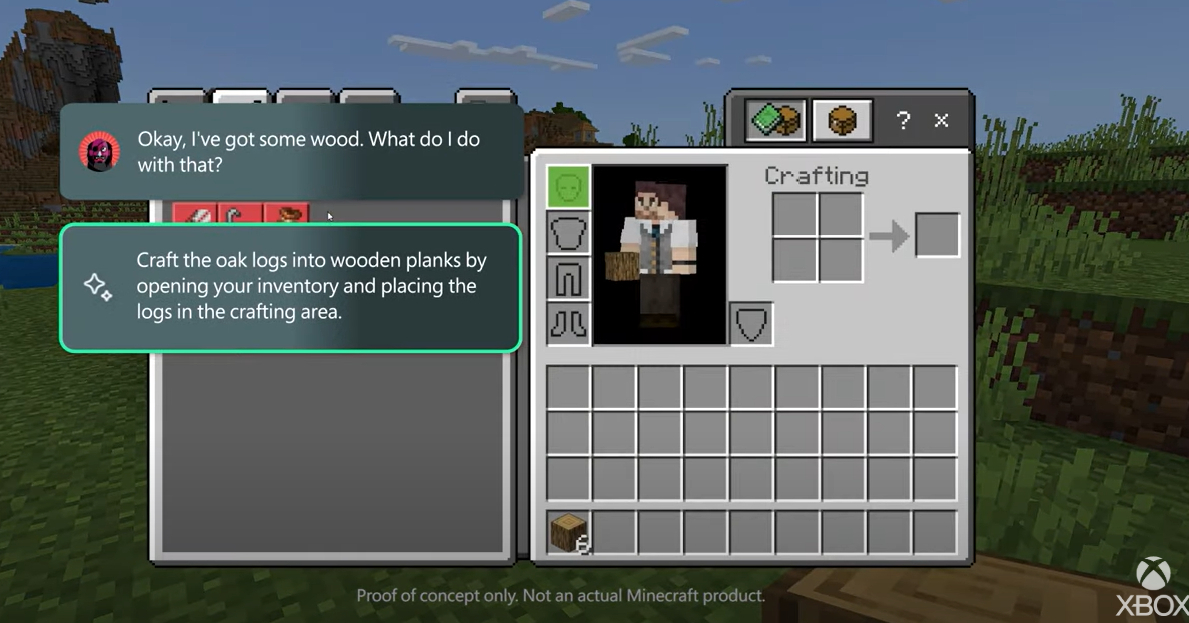
Task: Close the inventory window
Action: pos(941,121)
